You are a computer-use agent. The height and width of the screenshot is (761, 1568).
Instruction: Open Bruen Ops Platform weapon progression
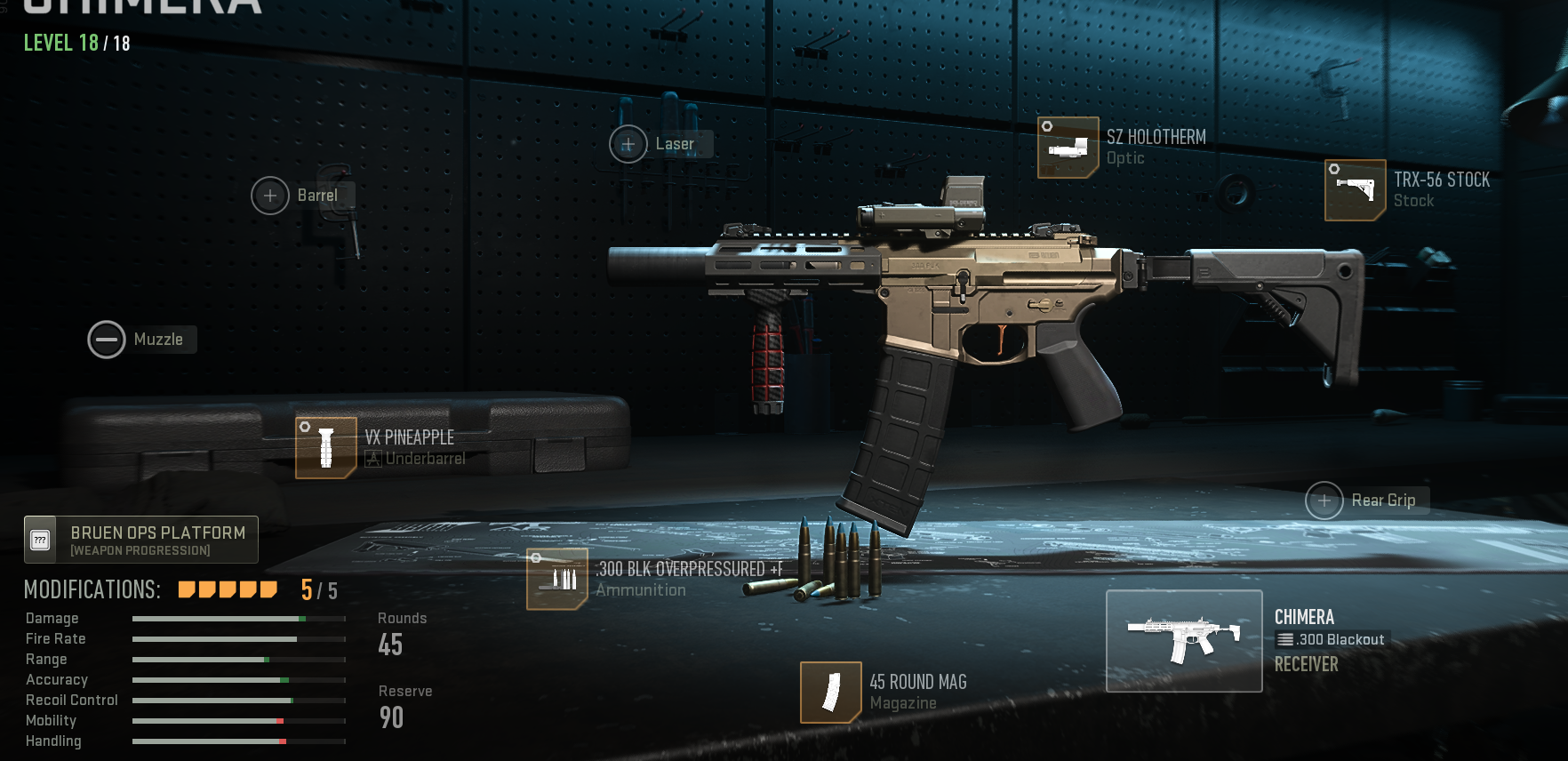[141, 540]
